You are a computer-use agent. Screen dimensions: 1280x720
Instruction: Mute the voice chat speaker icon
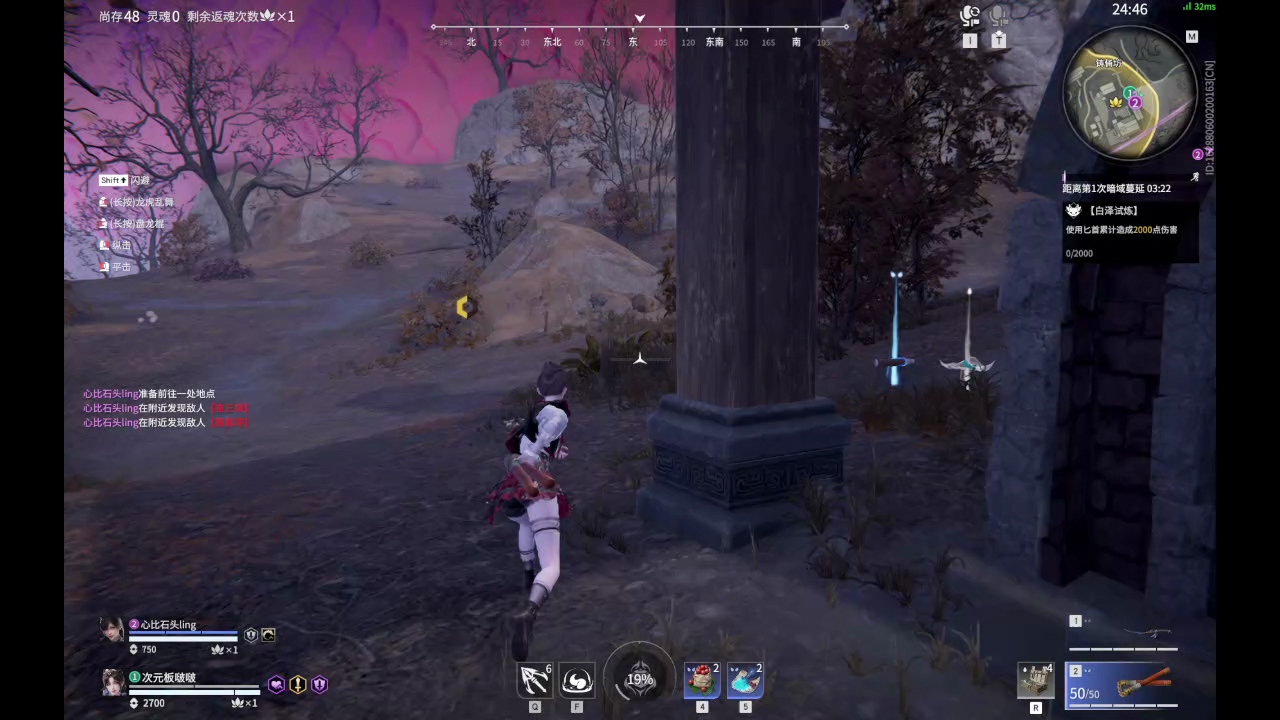pos(969,15)
